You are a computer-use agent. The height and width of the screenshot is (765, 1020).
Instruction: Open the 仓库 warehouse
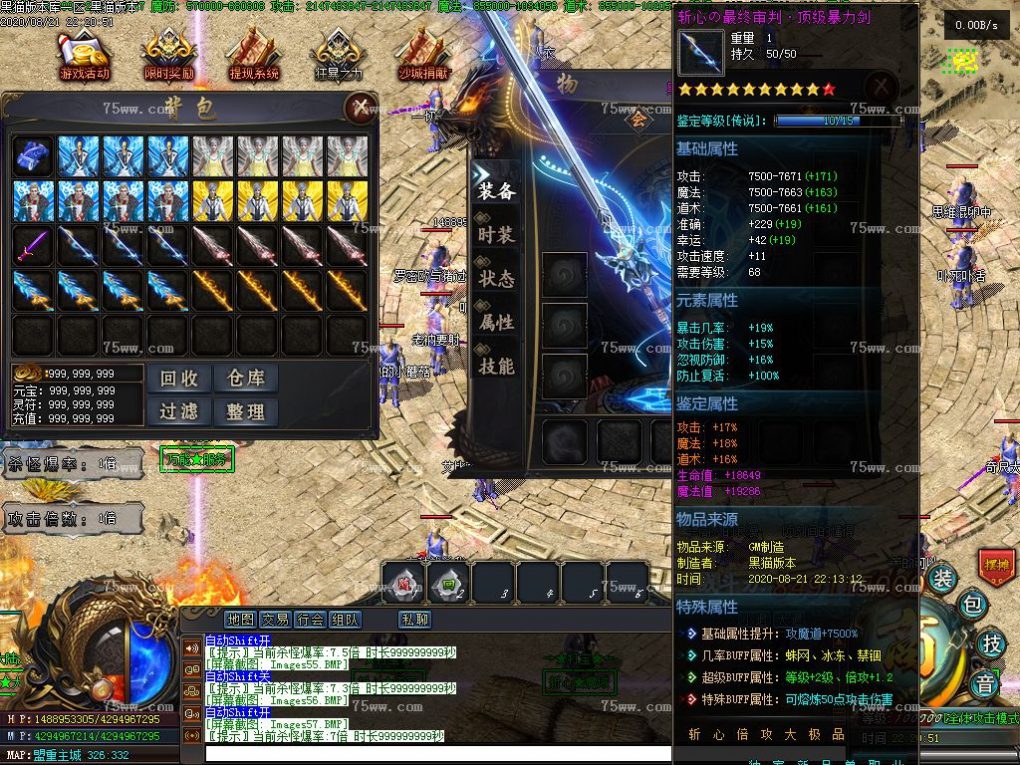[246, 378]
